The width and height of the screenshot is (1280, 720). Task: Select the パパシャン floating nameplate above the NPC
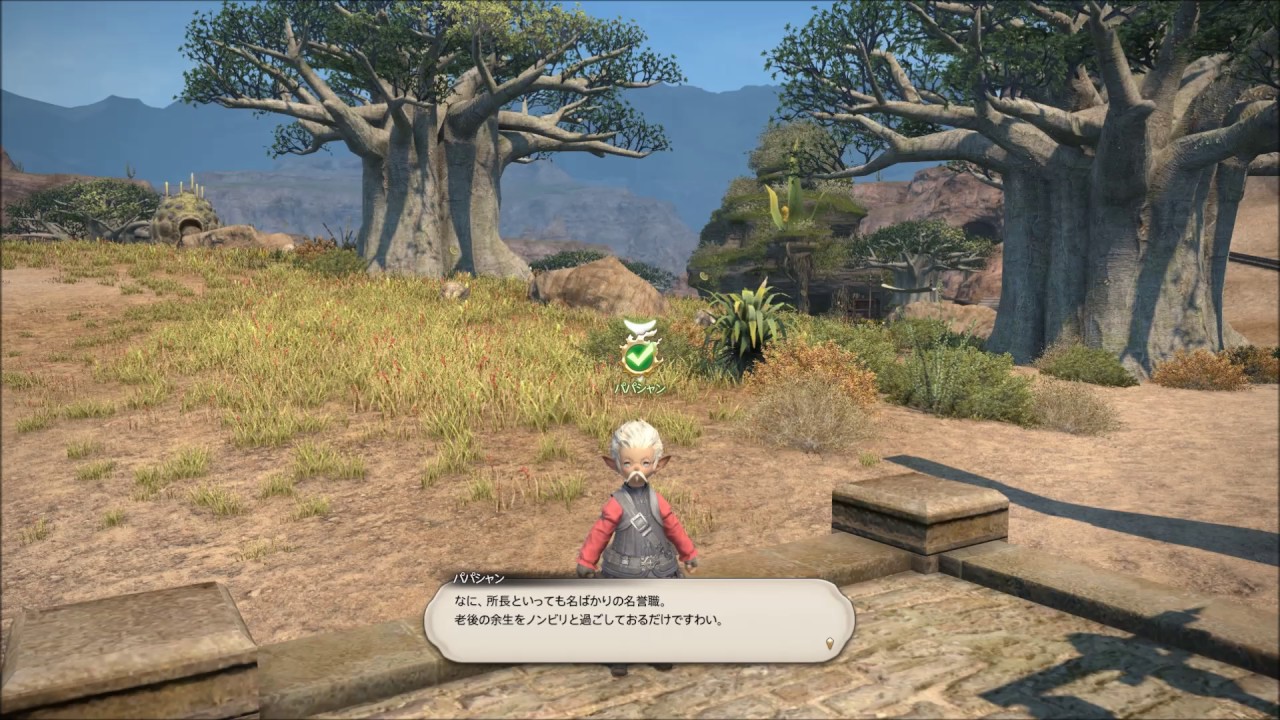coord(639,387)
